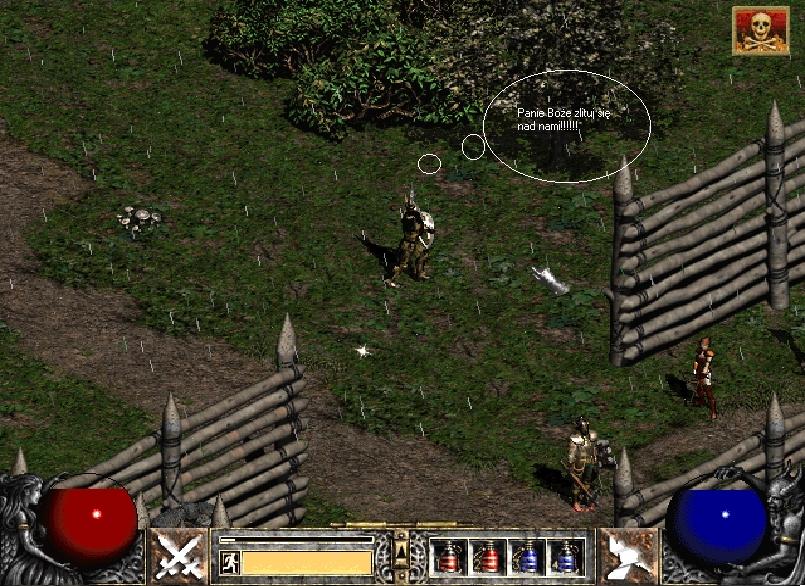This screenshot has height=586, width=805.
Task: Open the skull and crossbones quest alert
Action: coord(760,30)
